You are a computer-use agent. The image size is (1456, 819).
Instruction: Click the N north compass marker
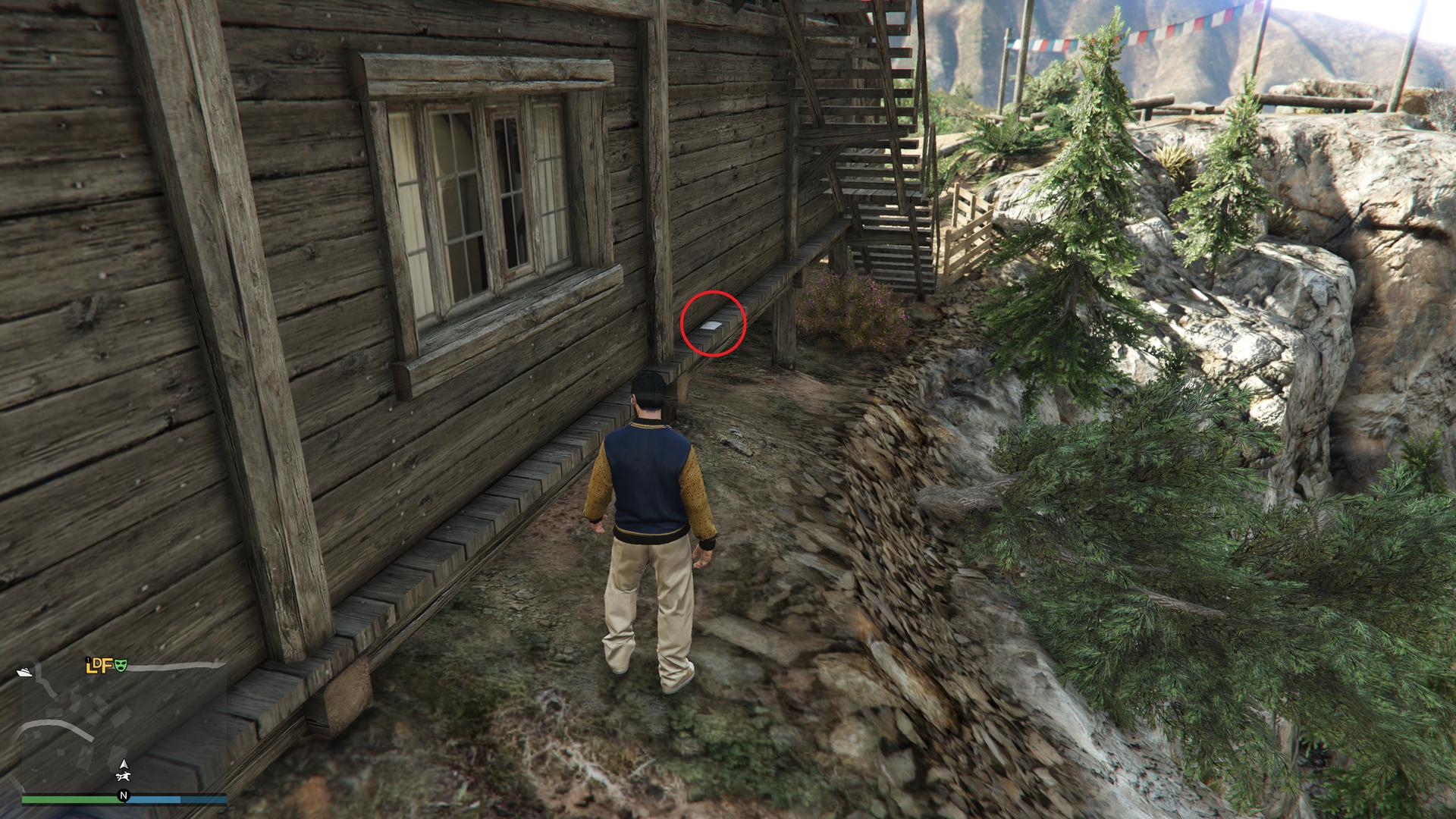tap(123, 796)
